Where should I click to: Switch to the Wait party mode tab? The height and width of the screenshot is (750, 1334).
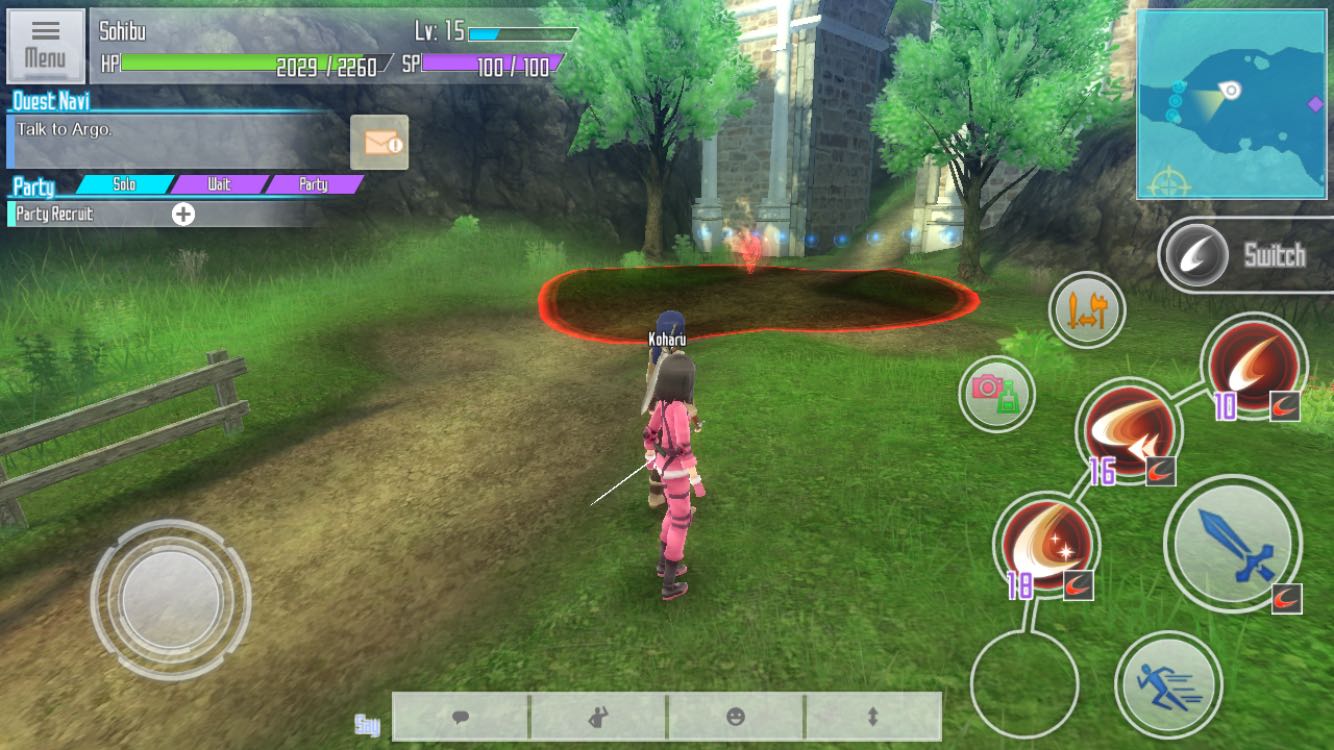point(219,184)
